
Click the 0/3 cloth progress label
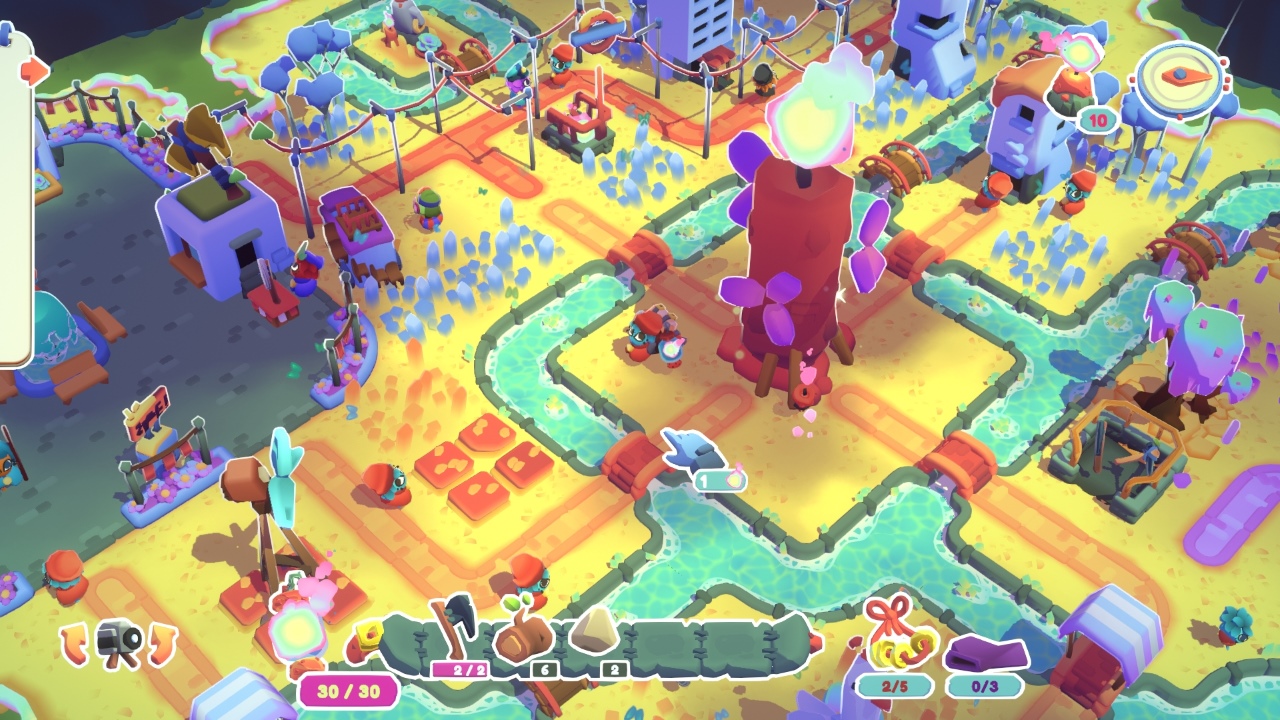[x=986, y=685]
